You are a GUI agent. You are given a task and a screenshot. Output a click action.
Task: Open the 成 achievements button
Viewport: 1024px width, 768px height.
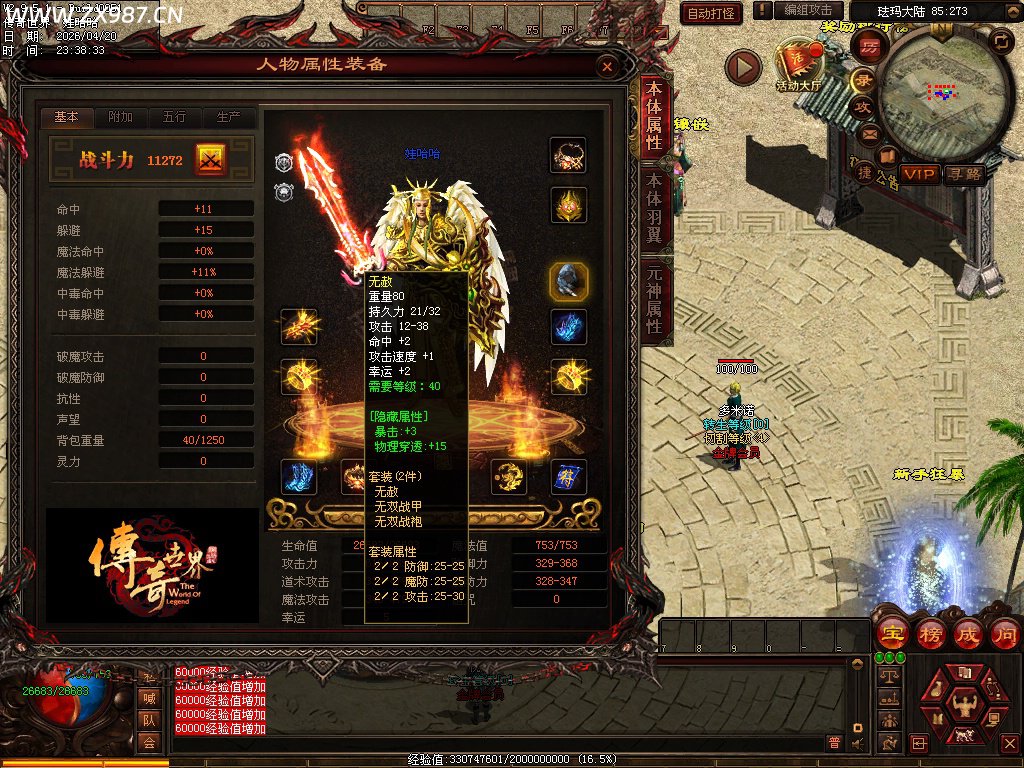coord(967,634)
